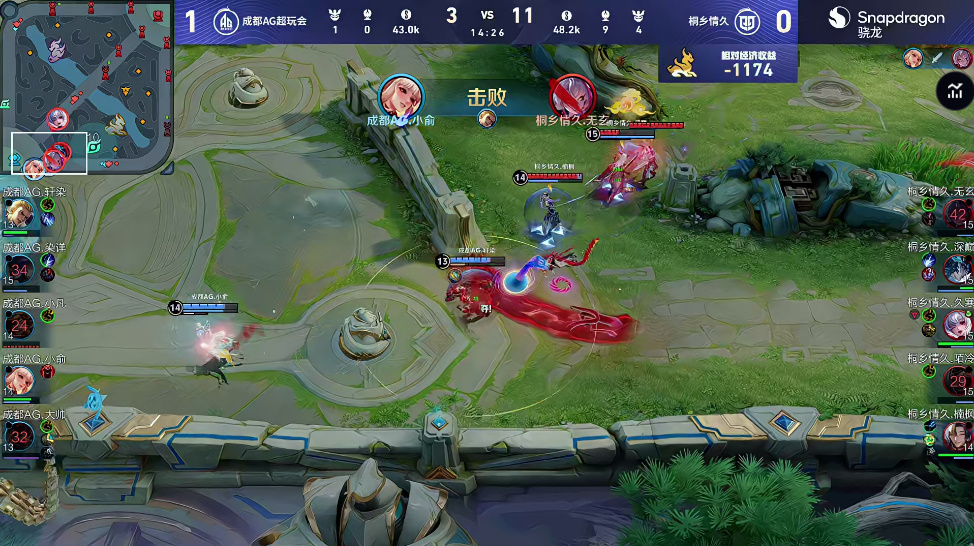The height and width of the screenshot is (546, 974).
Task: Choose the 成都AG.小凡 player portrait
Action: (x=20, y=324)
